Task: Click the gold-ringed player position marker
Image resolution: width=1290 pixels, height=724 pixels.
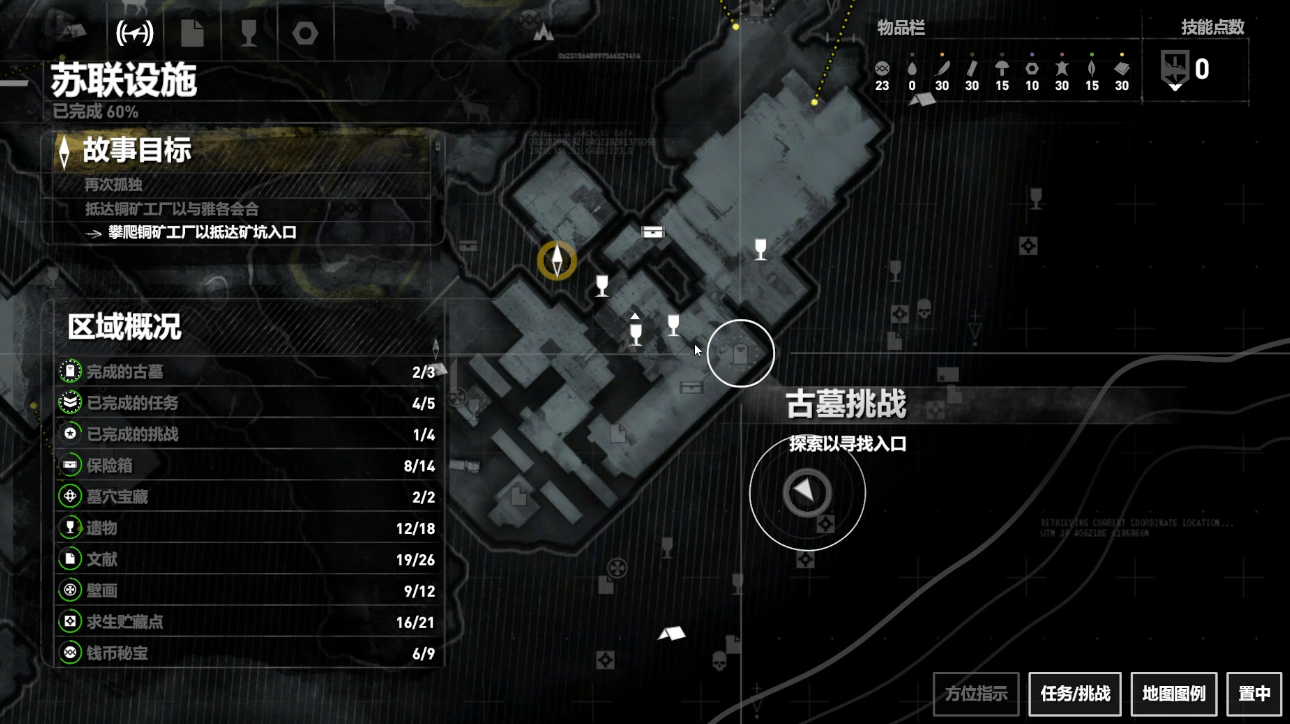Action: coord(557,261)
